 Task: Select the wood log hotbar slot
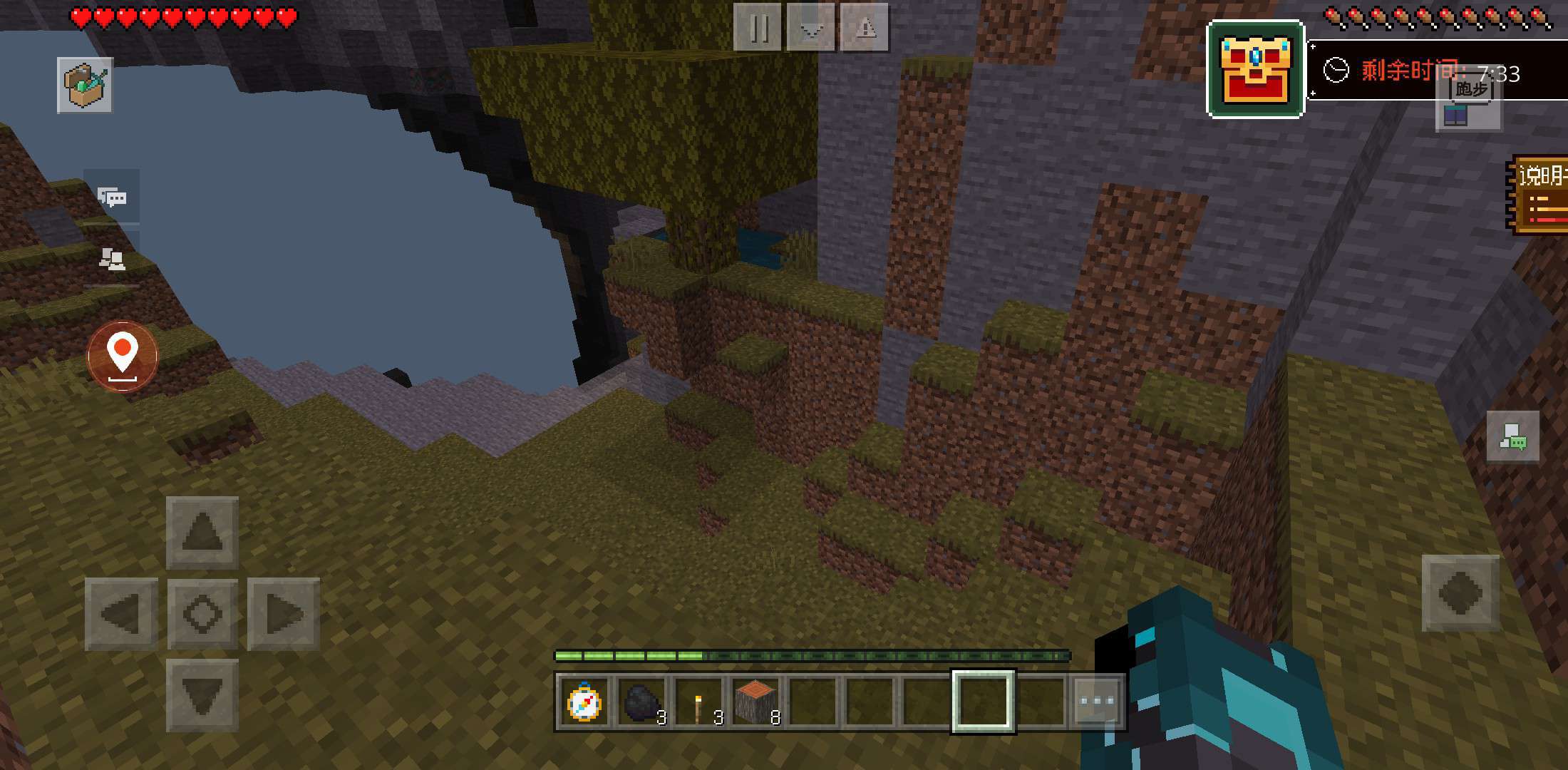coord(755,702)
